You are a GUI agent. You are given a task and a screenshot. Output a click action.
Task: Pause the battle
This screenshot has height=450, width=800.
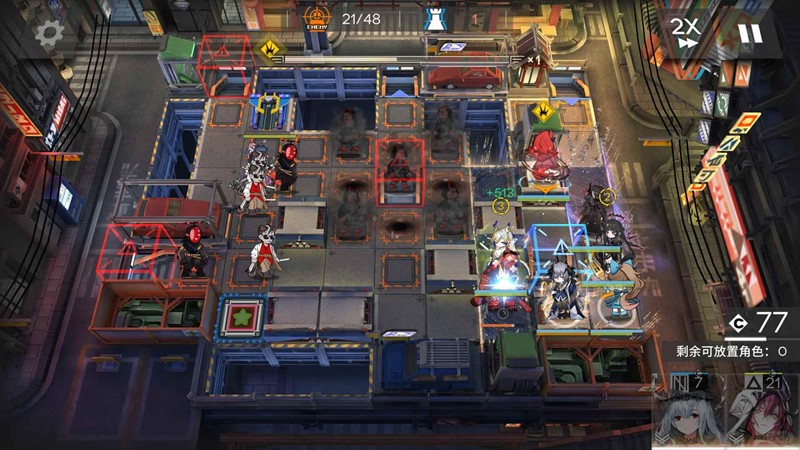click(750, 34)
